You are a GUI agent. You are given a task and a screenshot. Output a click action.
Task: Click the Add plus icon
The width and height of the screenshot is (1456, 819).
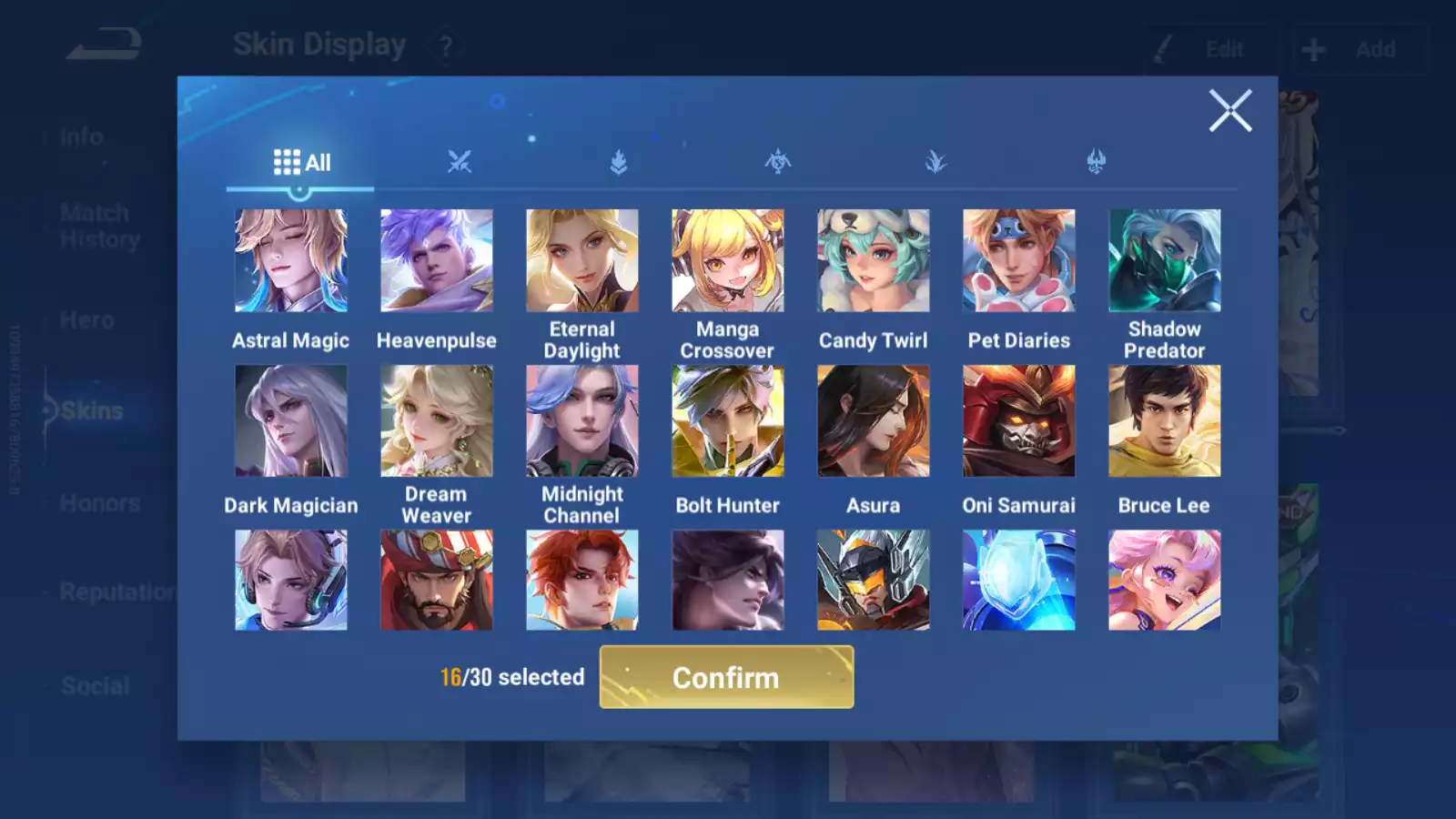[x=1315, y=49]
